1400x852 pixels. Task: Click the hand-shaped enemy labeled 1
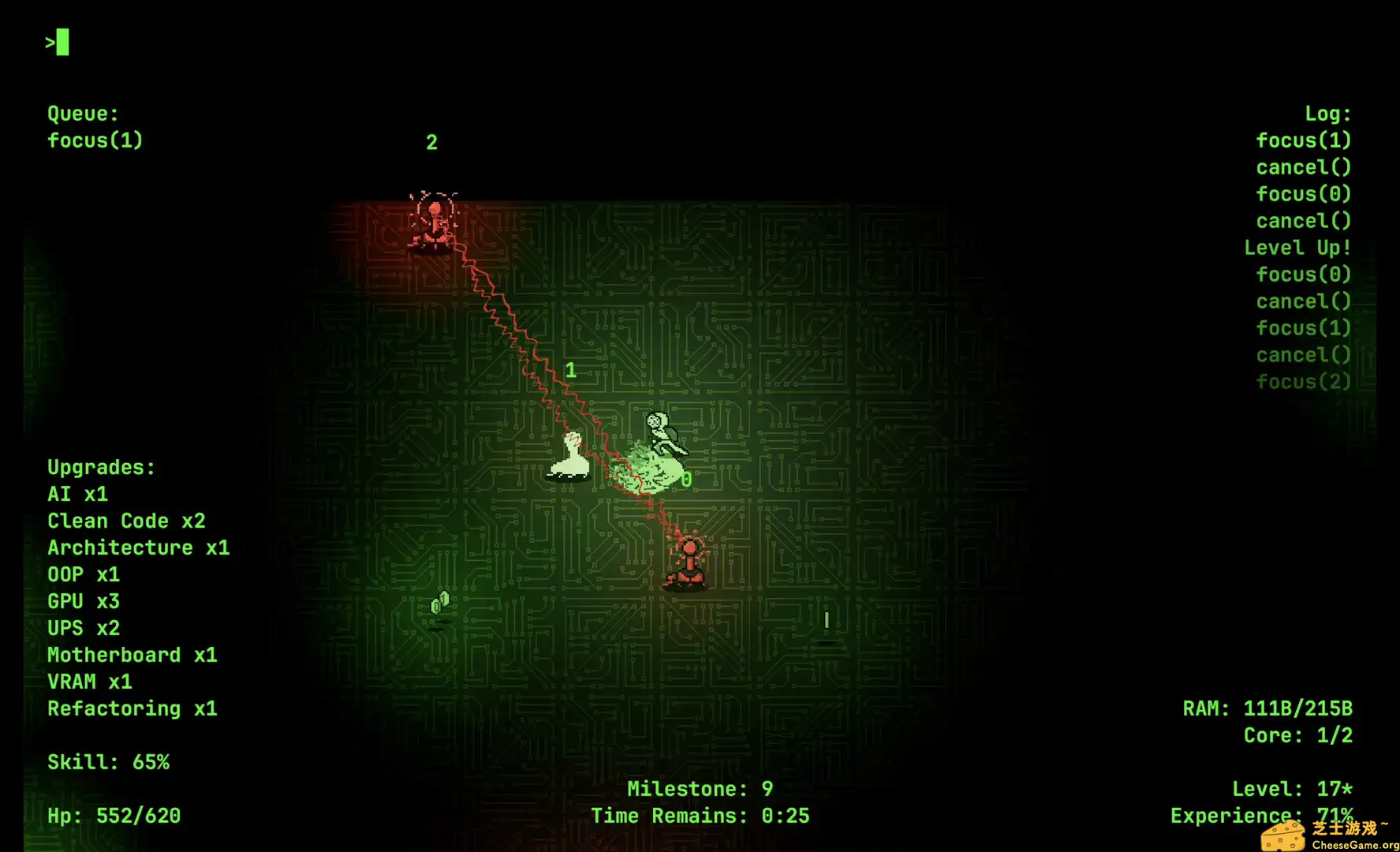click(570, 458)
